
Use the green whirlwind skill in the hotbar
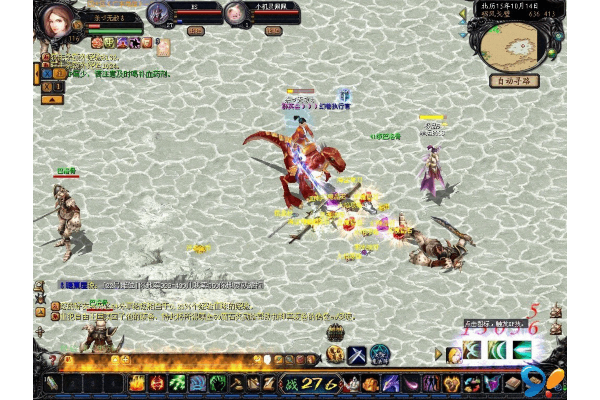point(177,383)
